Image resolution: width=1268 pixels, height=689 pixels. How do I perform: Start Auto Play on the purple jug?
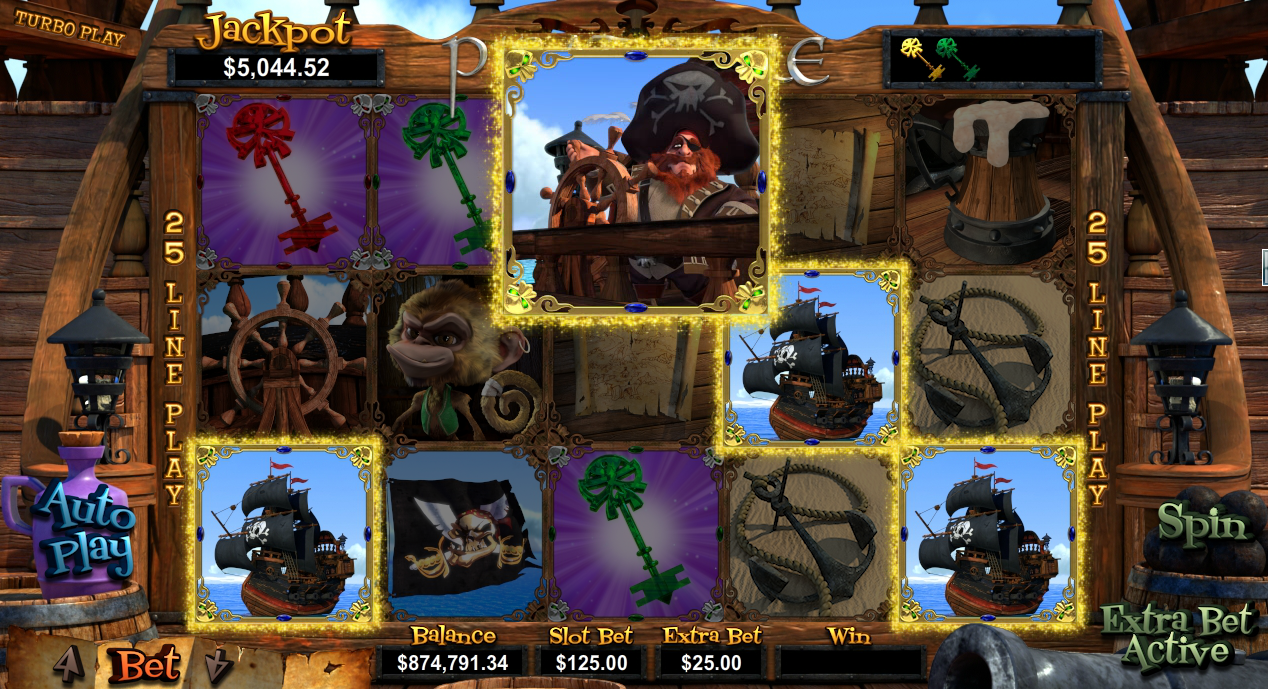(85, 530)
